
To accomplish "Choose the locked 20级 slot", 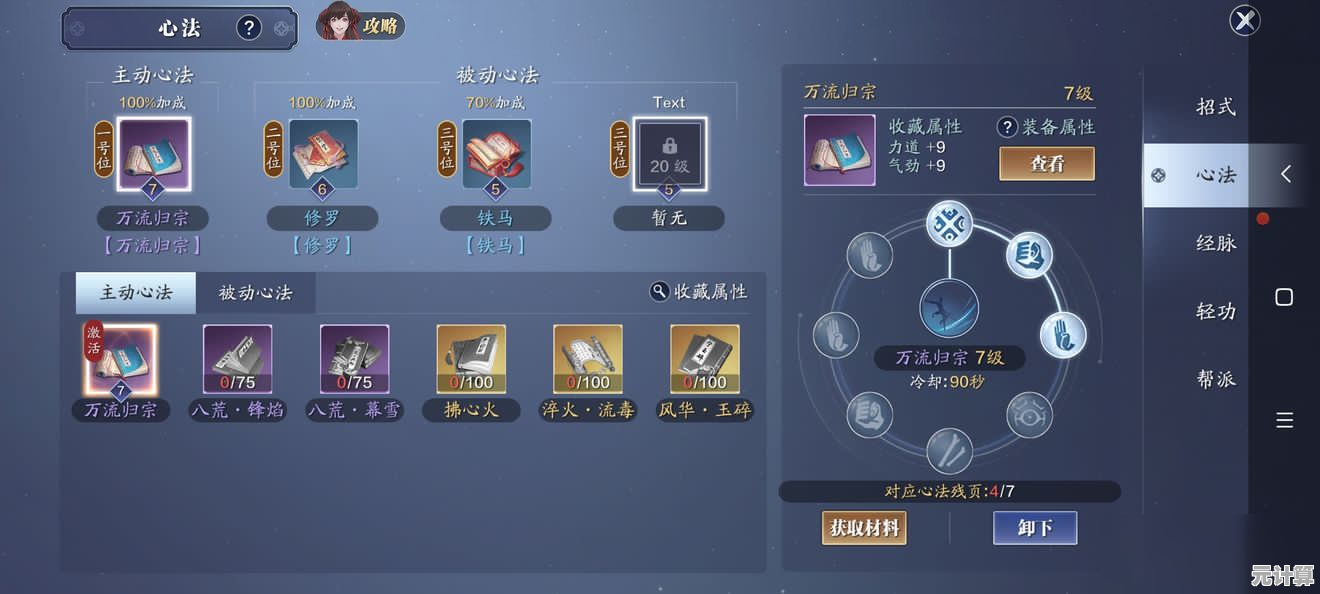I will click(x=669, y=154).
